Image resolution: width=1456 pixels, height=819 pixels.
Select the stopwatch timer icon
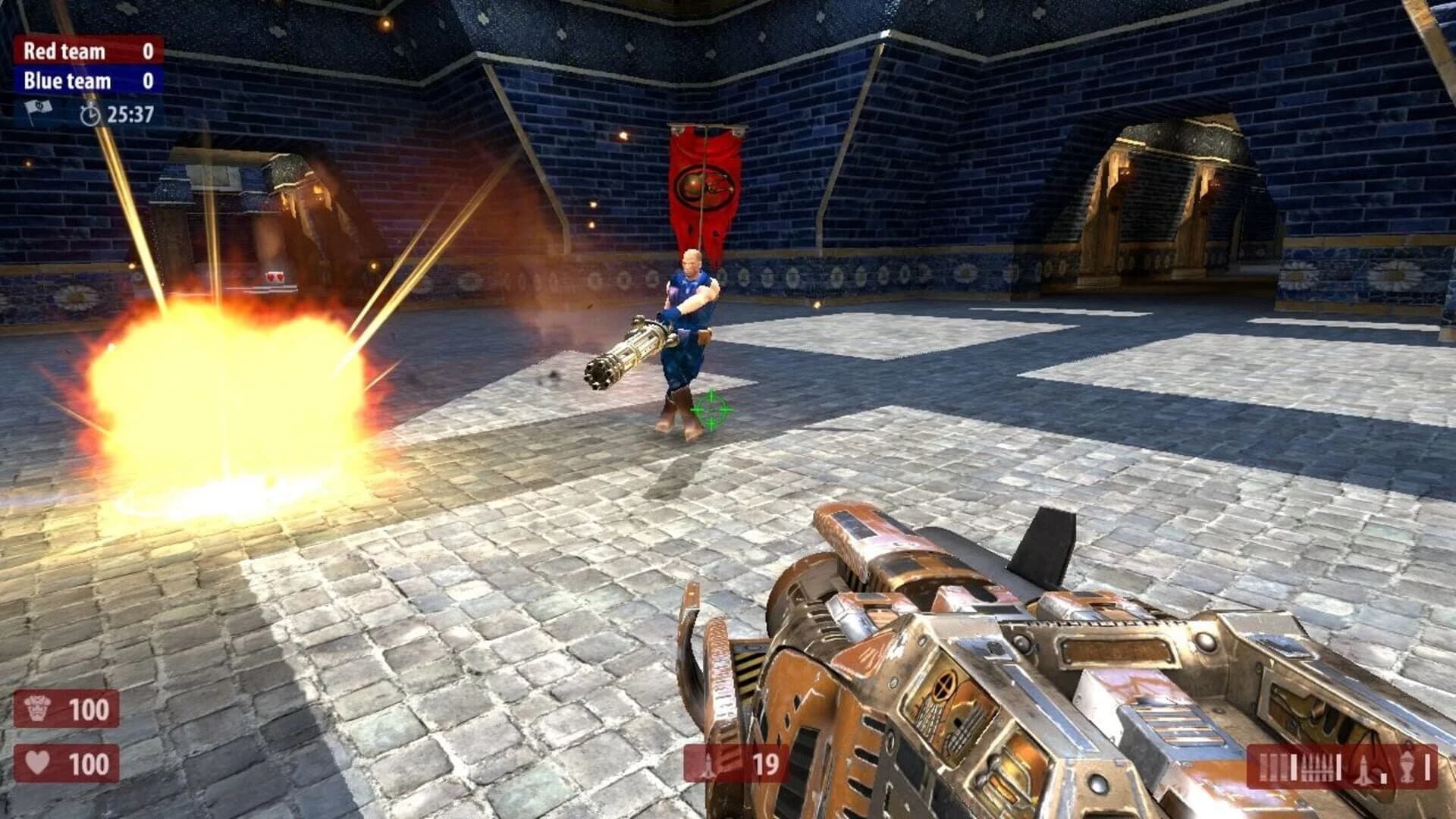click(x=90, y=115)
